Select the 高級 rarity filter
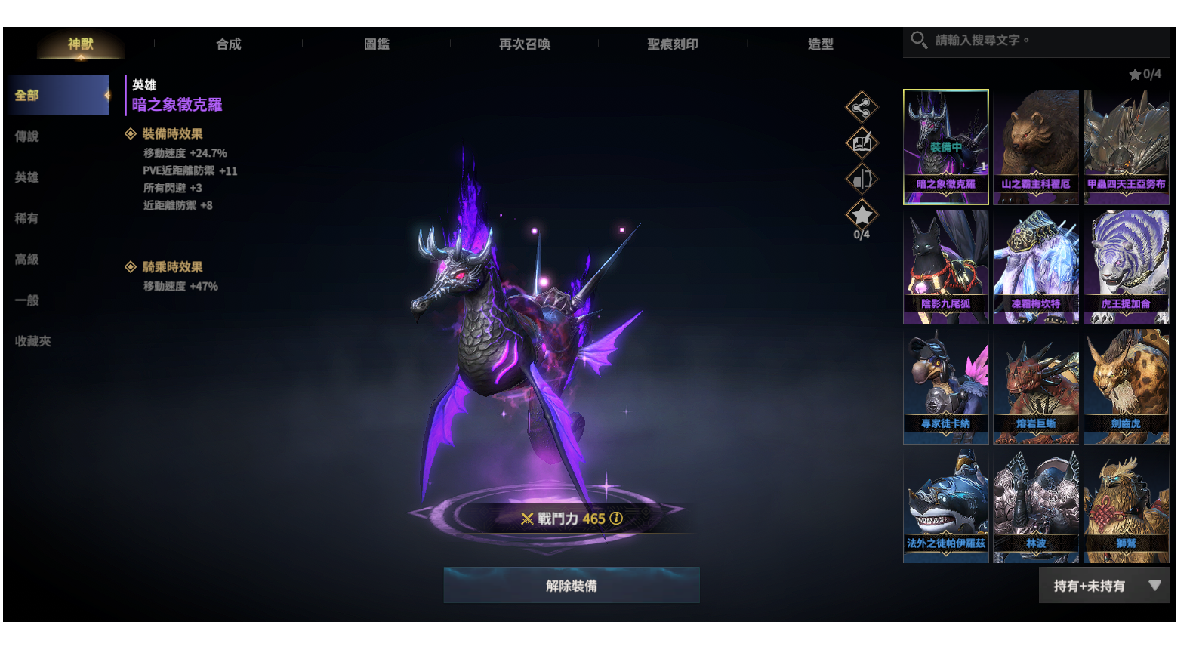 click(x=27, y=259)
